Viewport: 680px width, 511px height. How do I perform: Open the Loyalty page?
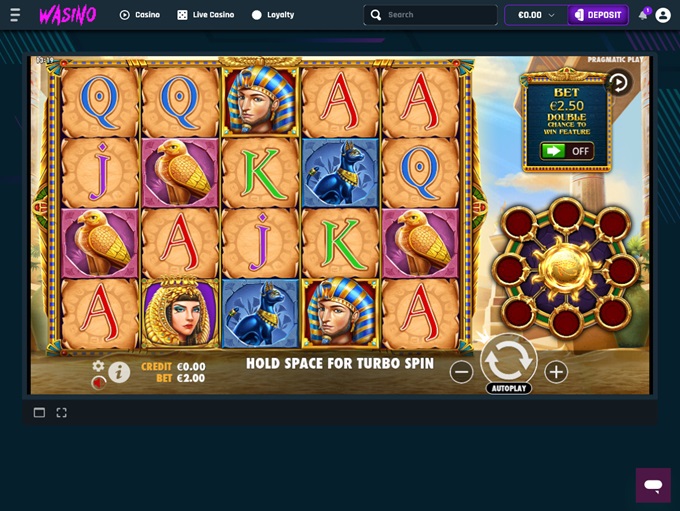(272, 15)
